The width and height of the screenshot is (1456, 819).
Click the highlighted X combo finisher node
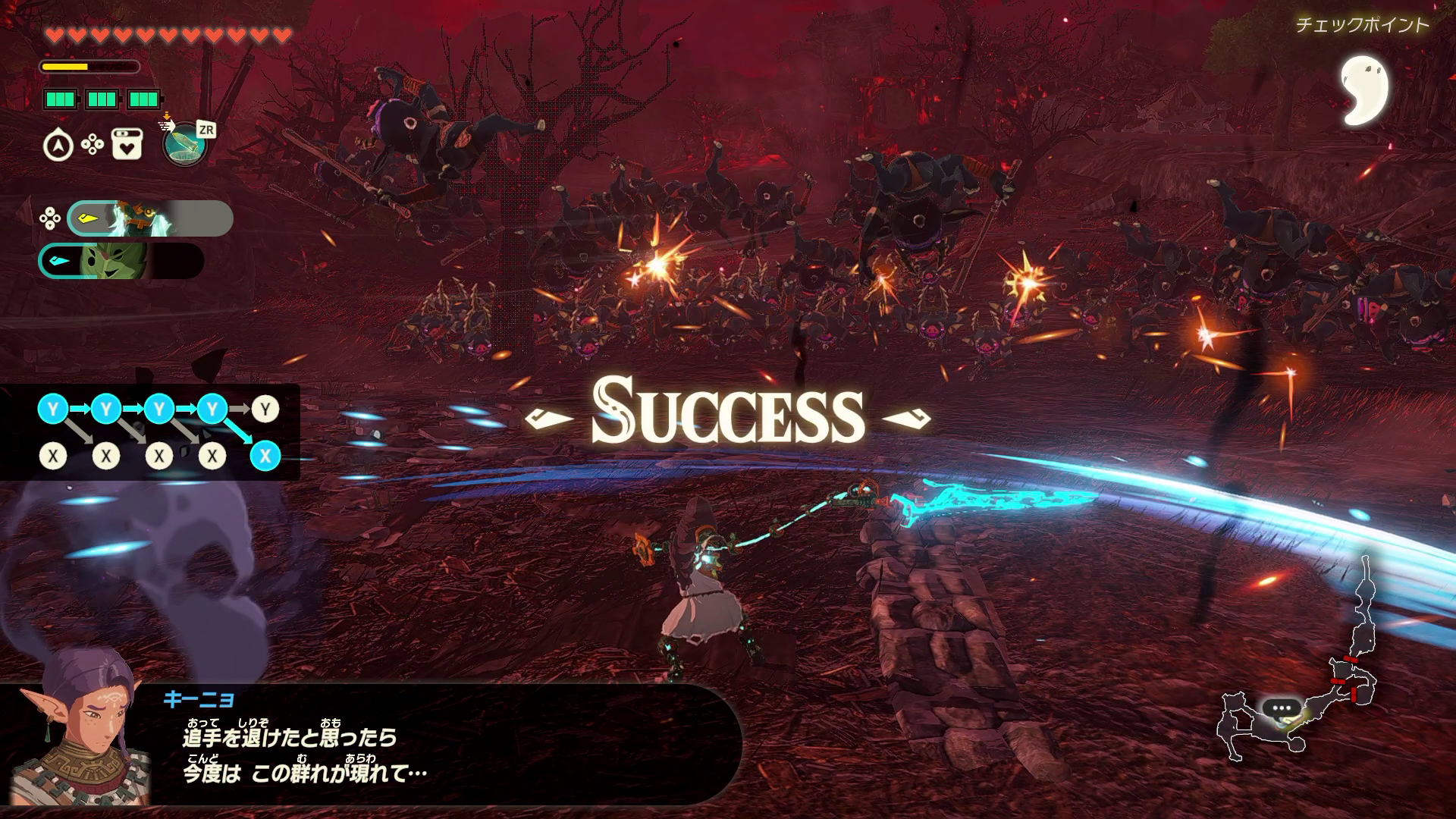tap(265, 456)
